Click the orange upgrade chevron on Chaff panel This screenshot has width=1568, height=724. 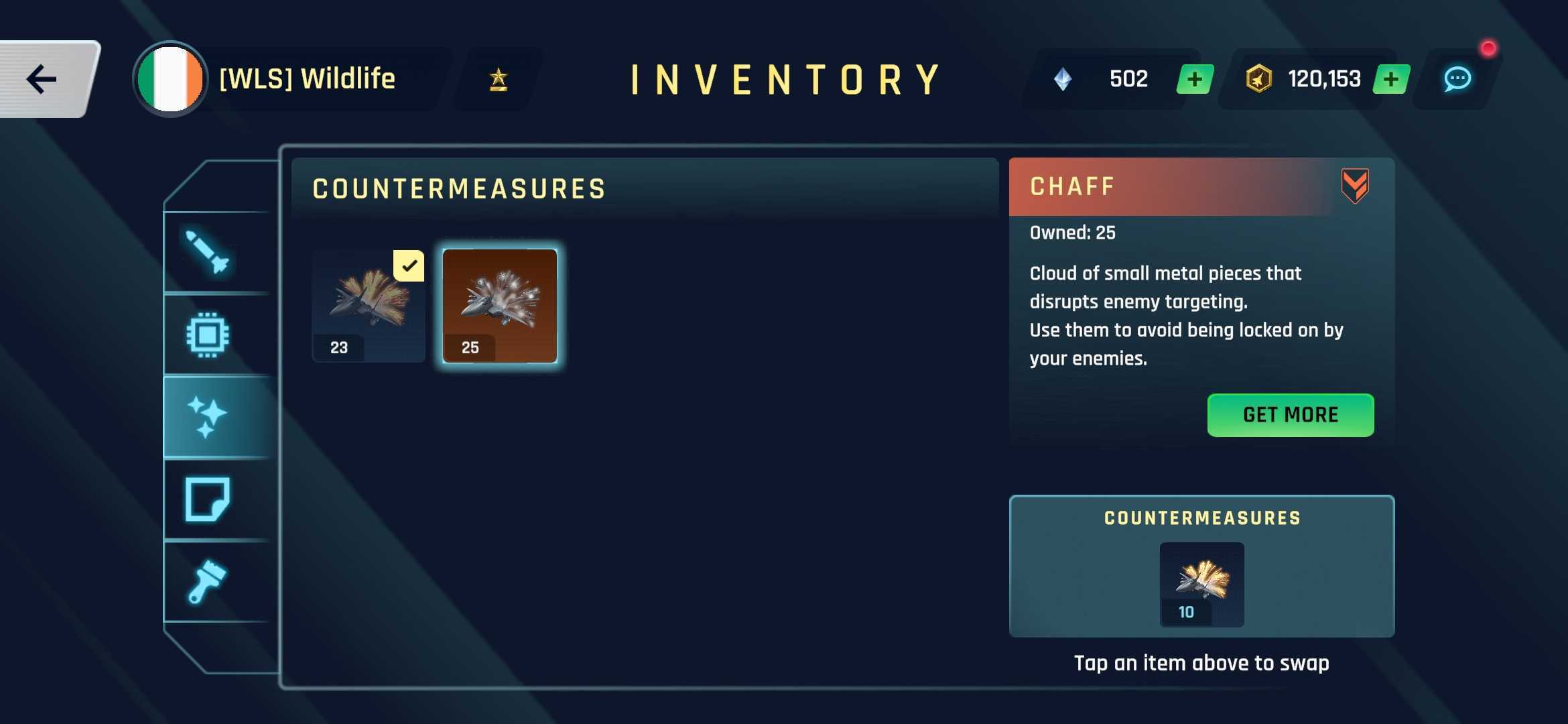pyautogui.click(x=1355, y=186)
